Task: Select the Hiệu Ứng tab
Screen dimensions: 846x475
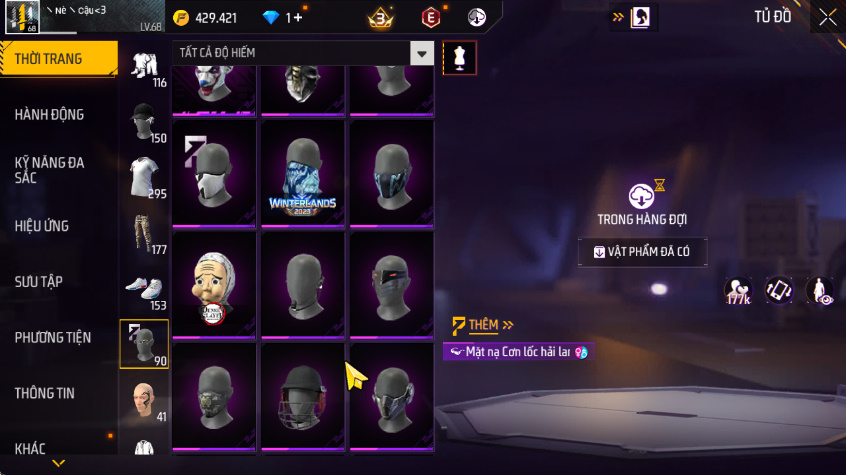Action: [x=42, y=226]
